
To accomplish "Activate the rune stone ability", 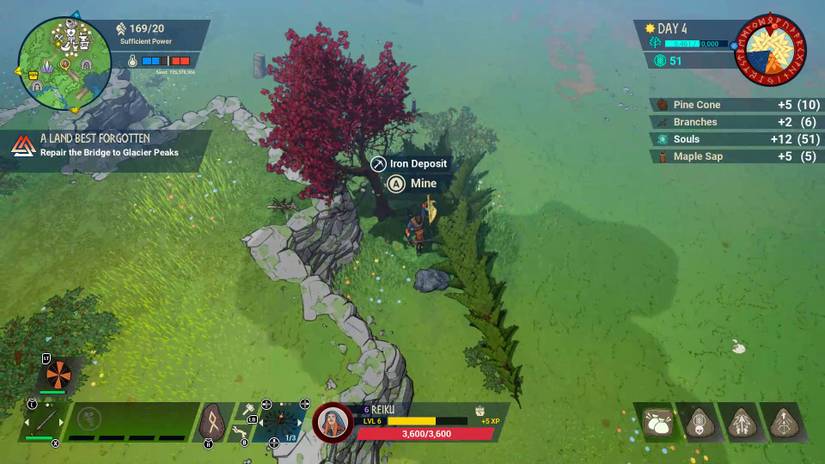I will click(212, 421).
